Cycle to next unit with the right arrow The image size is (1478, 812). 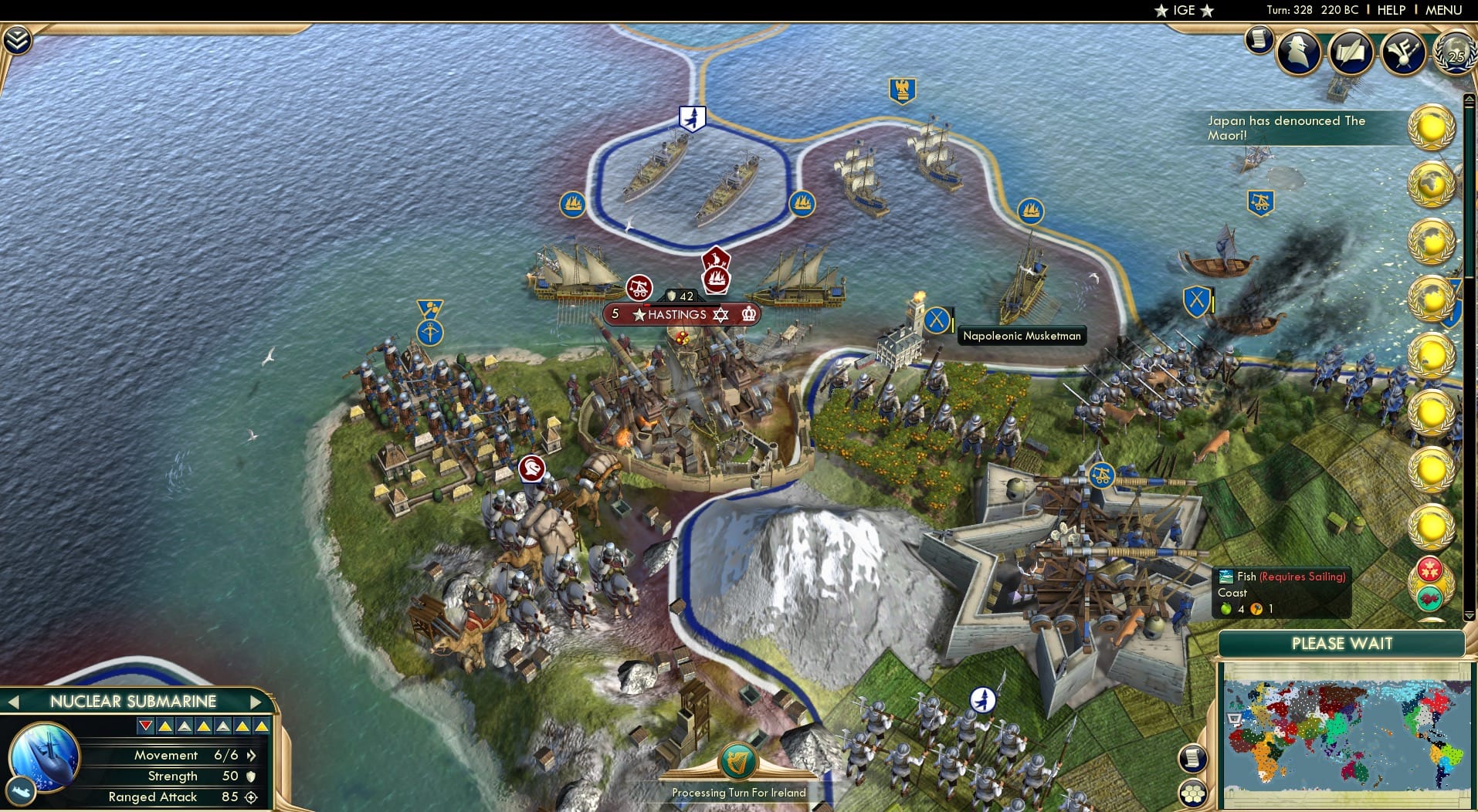coord(257,702)
